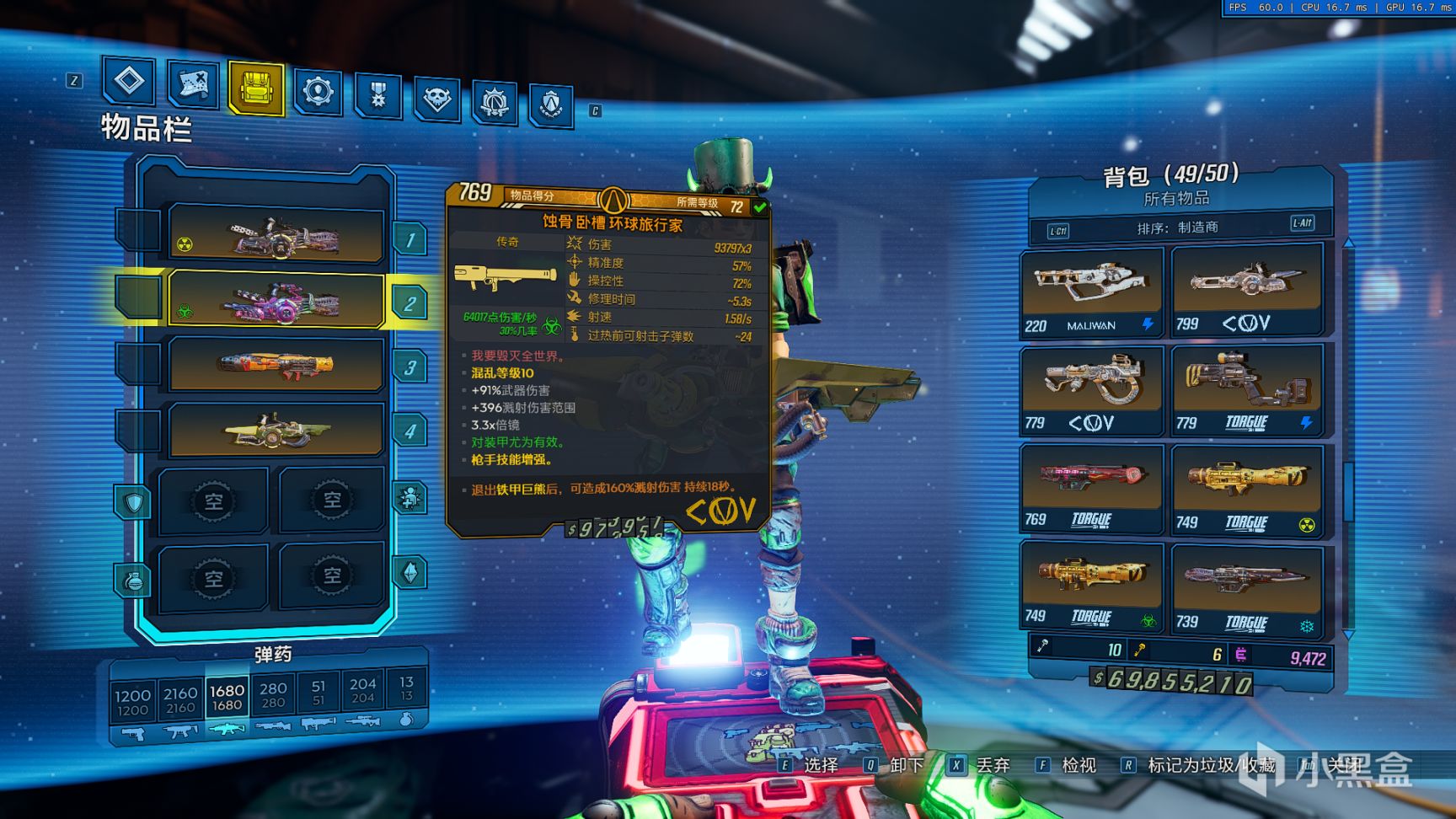Image resolution: width=1456 pixels, height=819 pixels.
Task: Click the 关闭 close button
Action: pyautogui.click(x=1345, y=765)
